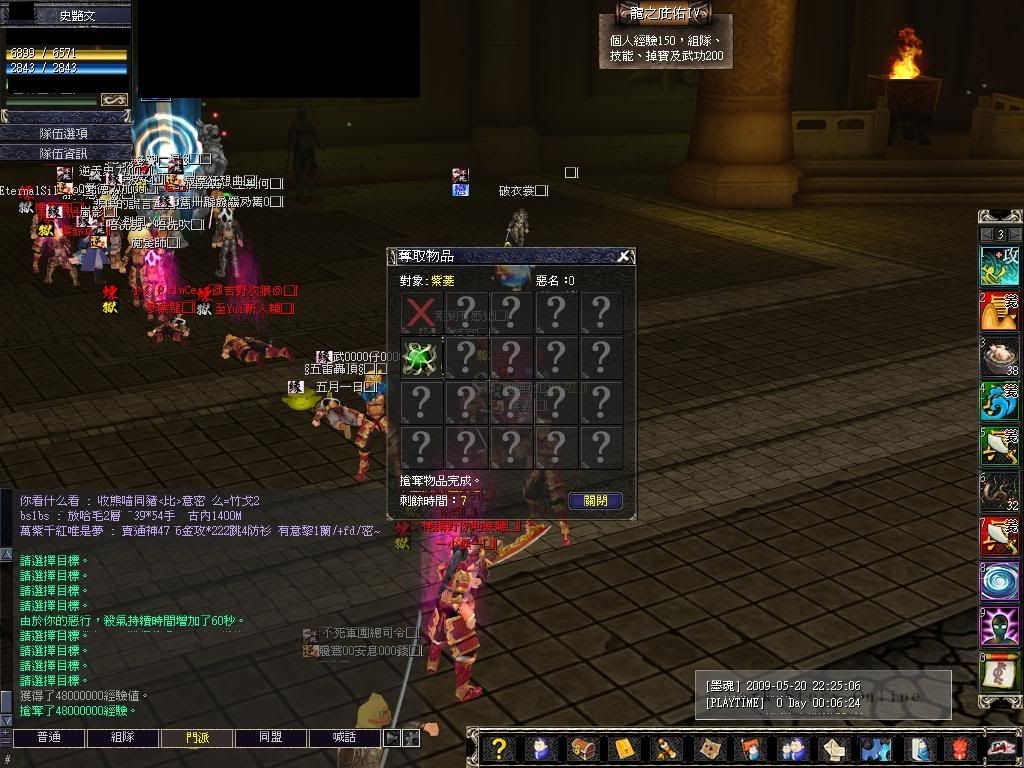Click the red demon mask toolbar icon
Screen dimensions: 1024x768
pyautogui.click(x=960, y=749)
